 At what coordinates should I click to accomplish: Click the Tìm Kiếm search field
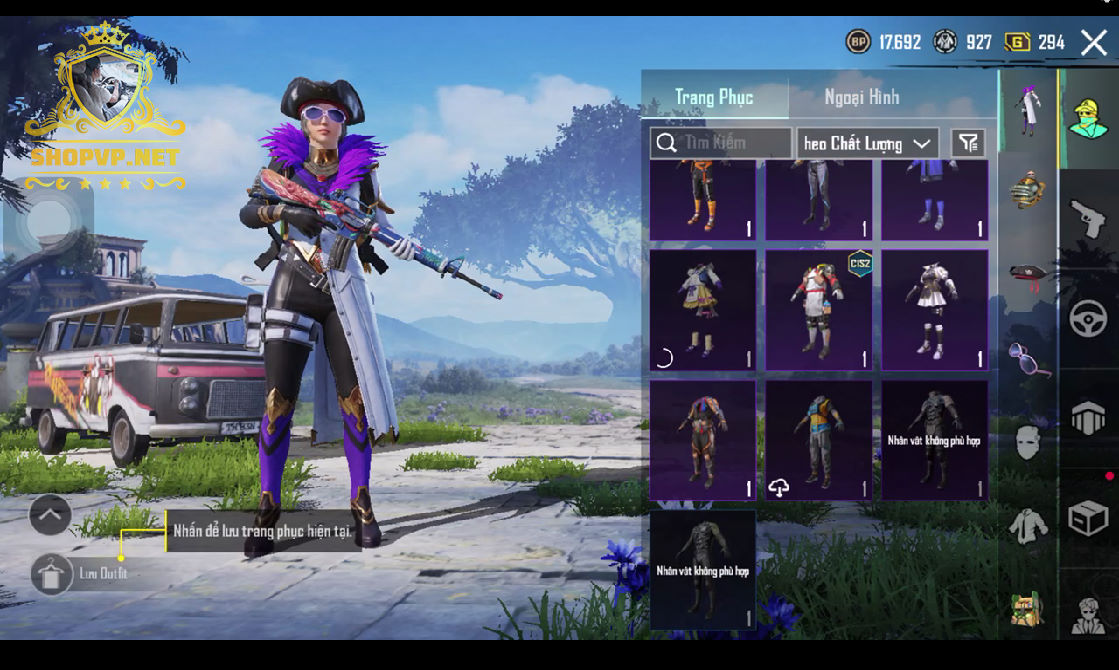tap(721, 143)
